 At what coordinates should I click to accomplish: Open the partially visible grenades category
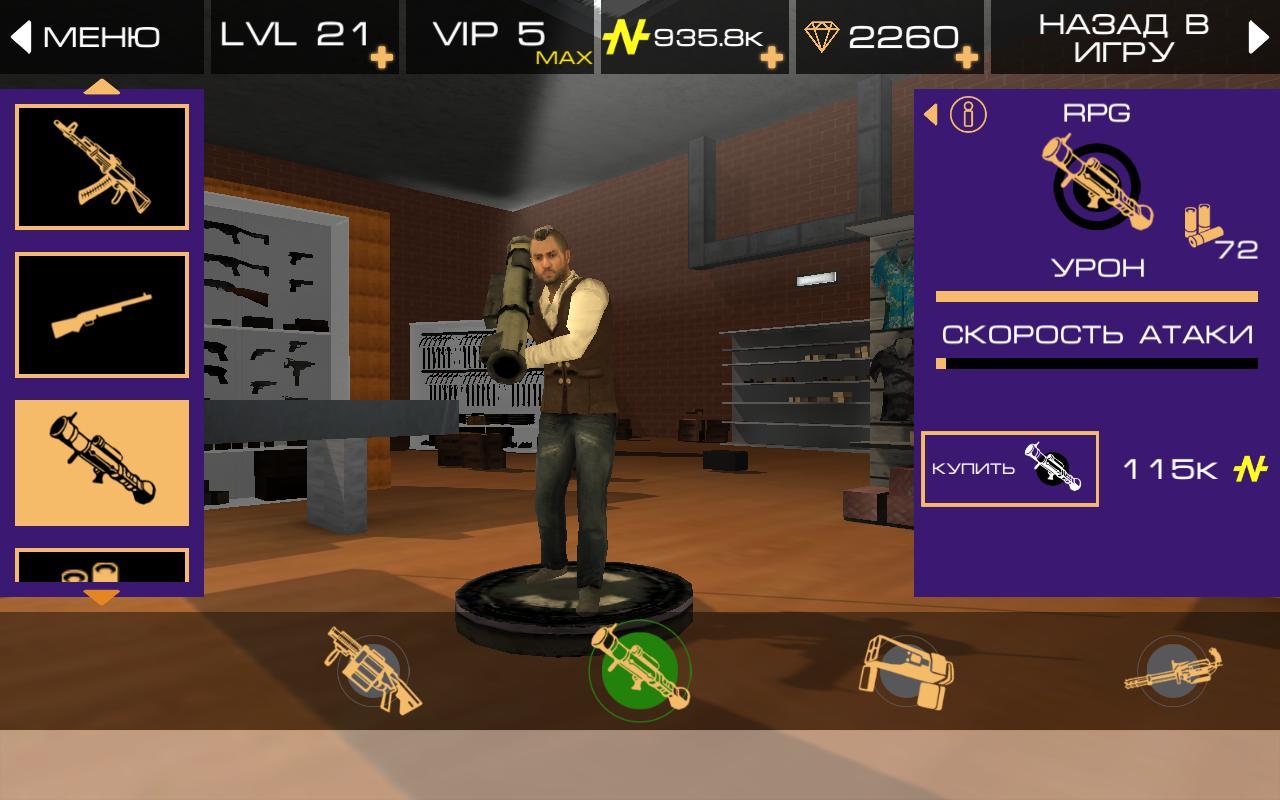102,566
